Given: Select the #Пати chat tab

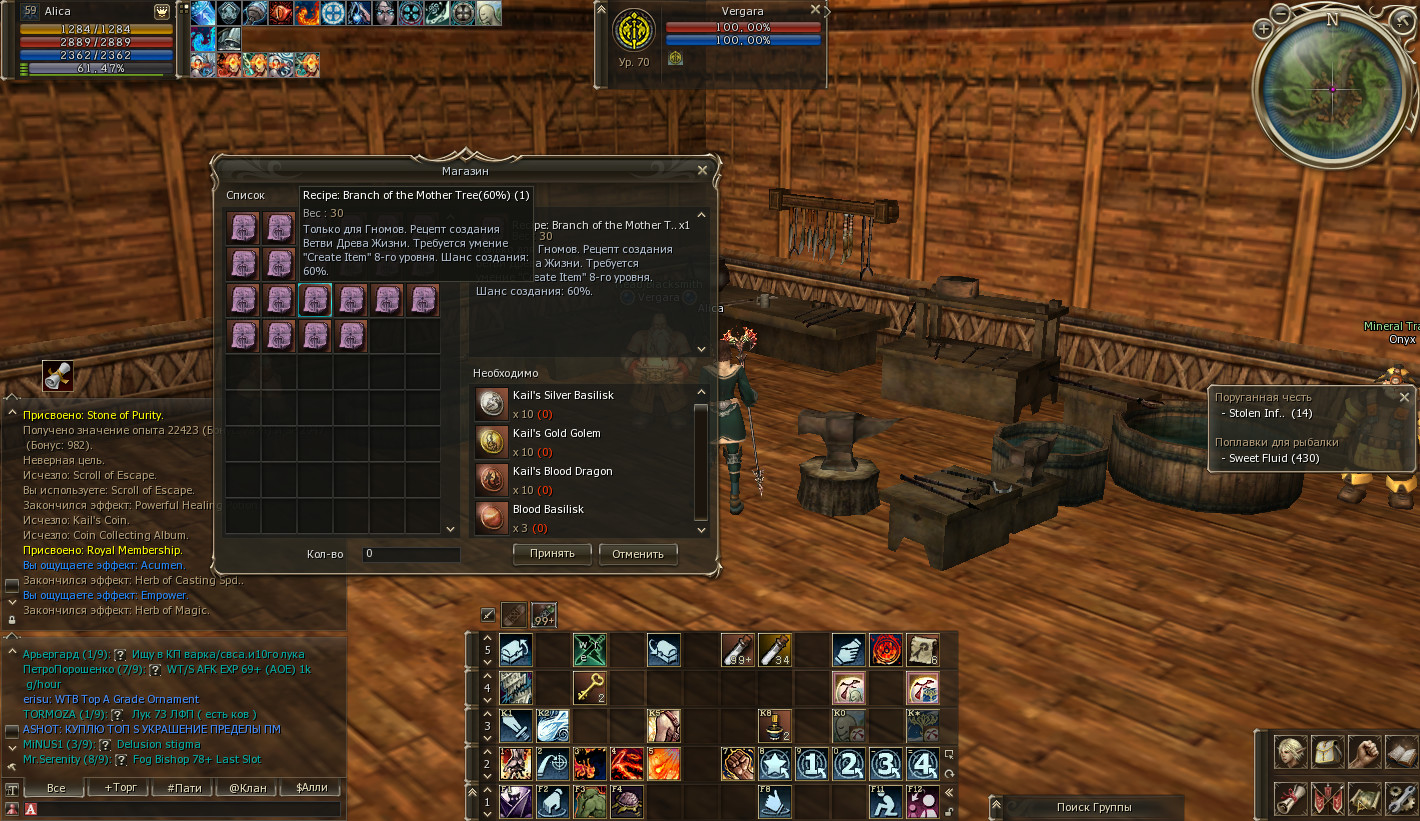Looking at the screenshot, I should click(184, 788).
